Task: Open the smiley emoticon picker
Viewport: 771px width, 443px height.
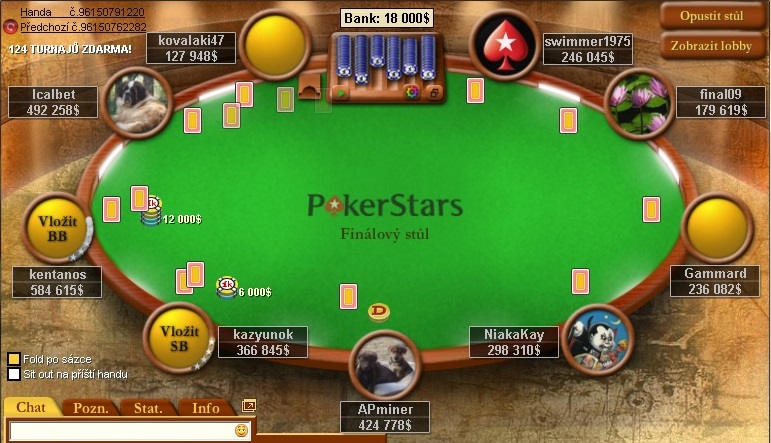Action: [x=241, y=431]
